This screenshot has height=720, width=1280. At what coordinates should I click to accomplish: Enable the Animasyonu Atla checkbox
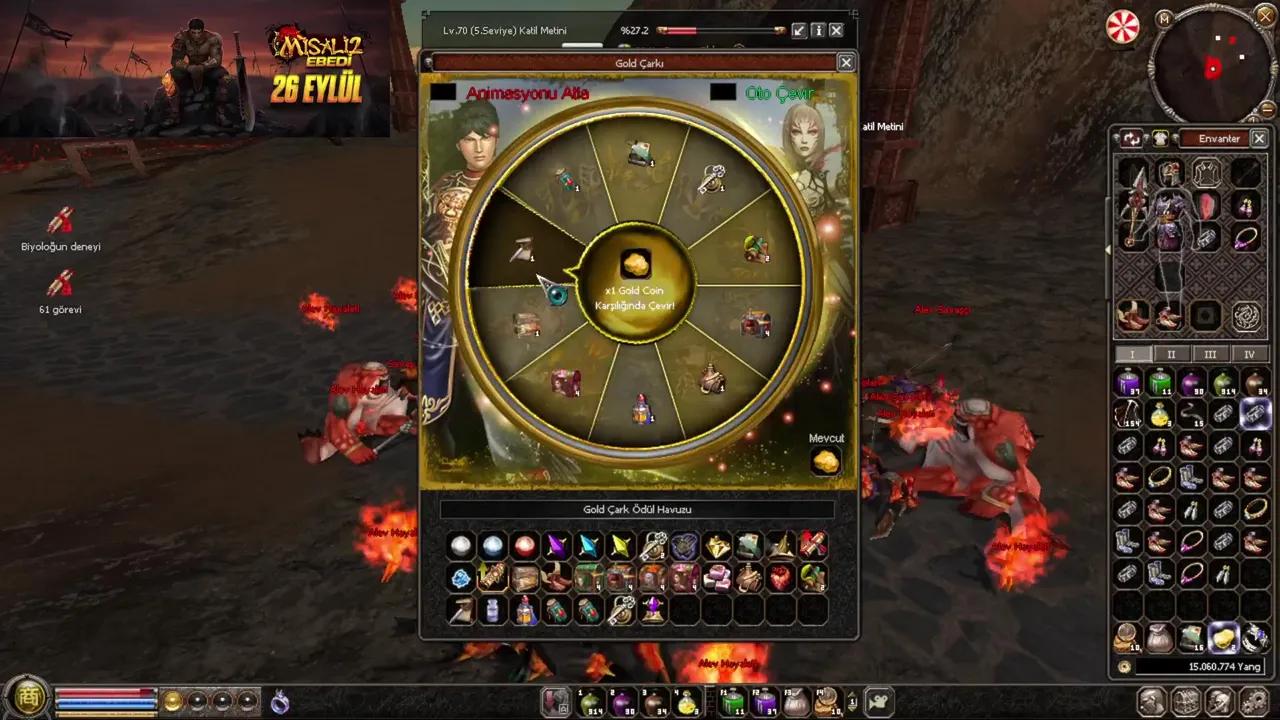443,91
